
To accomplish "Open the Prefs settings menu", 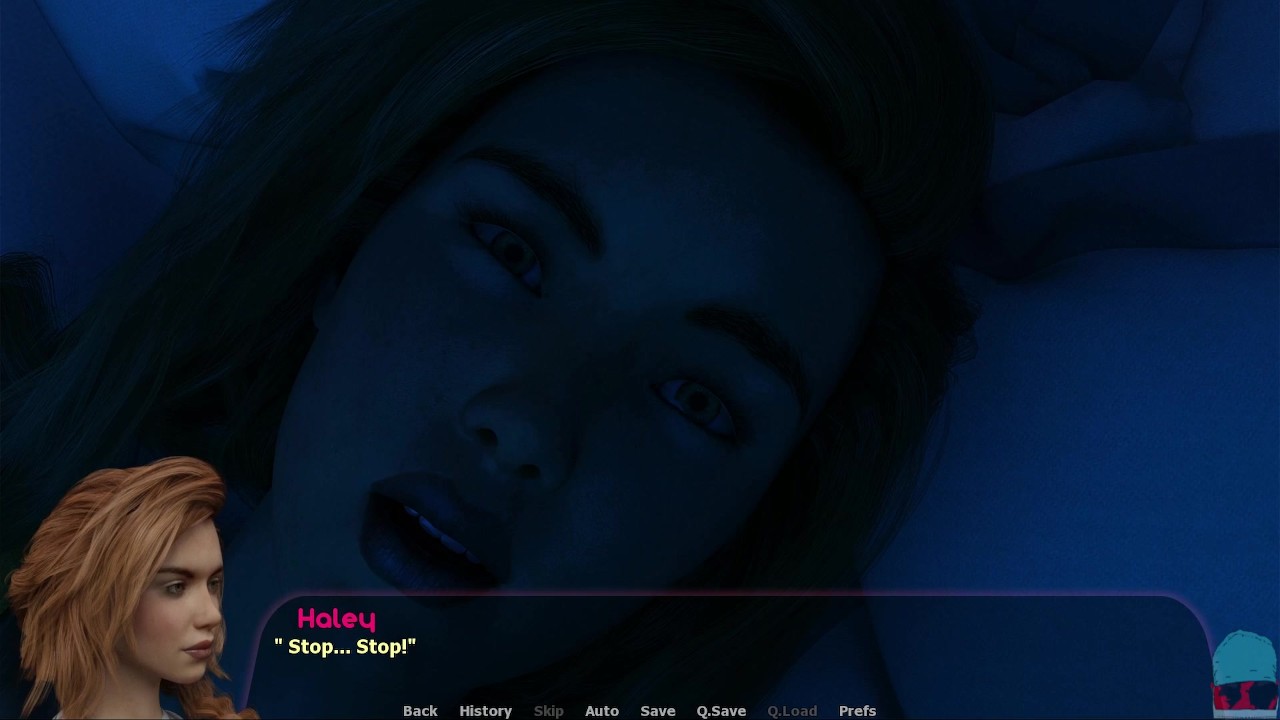I will pyautogui.click(x=857, y=711).
